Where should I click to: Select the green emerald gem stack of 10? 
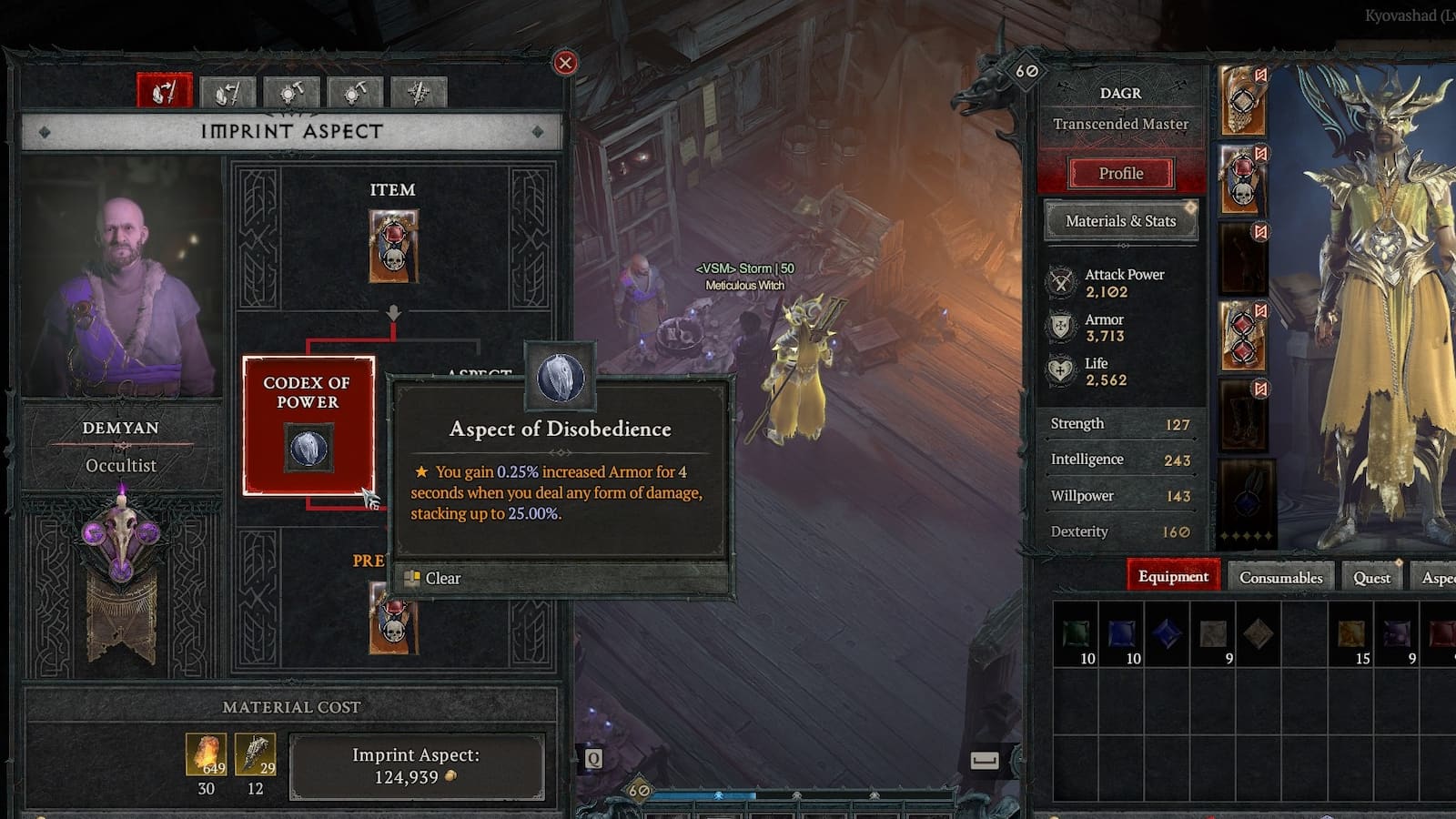1075,632
